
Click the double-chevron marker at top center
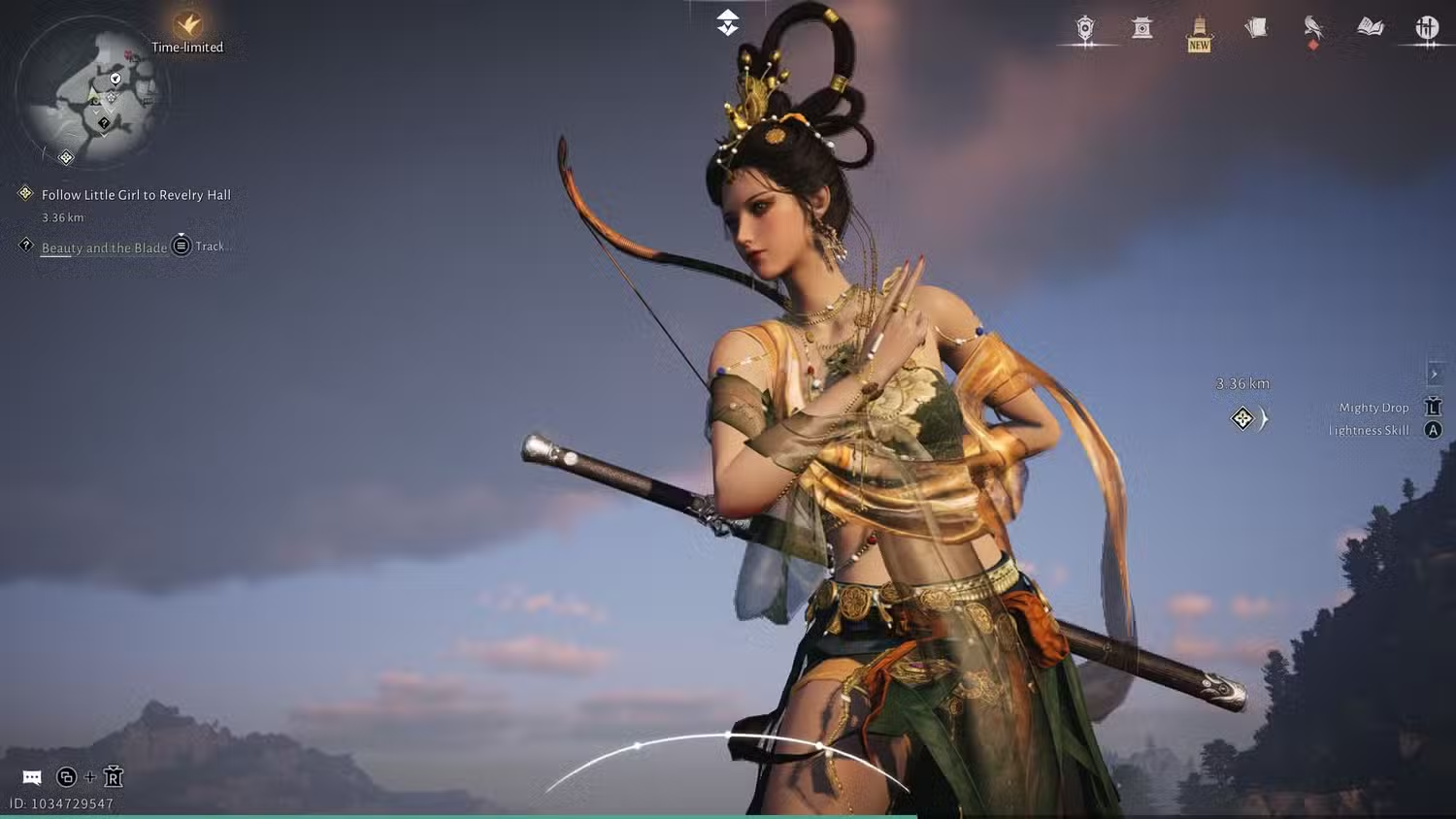728,23
